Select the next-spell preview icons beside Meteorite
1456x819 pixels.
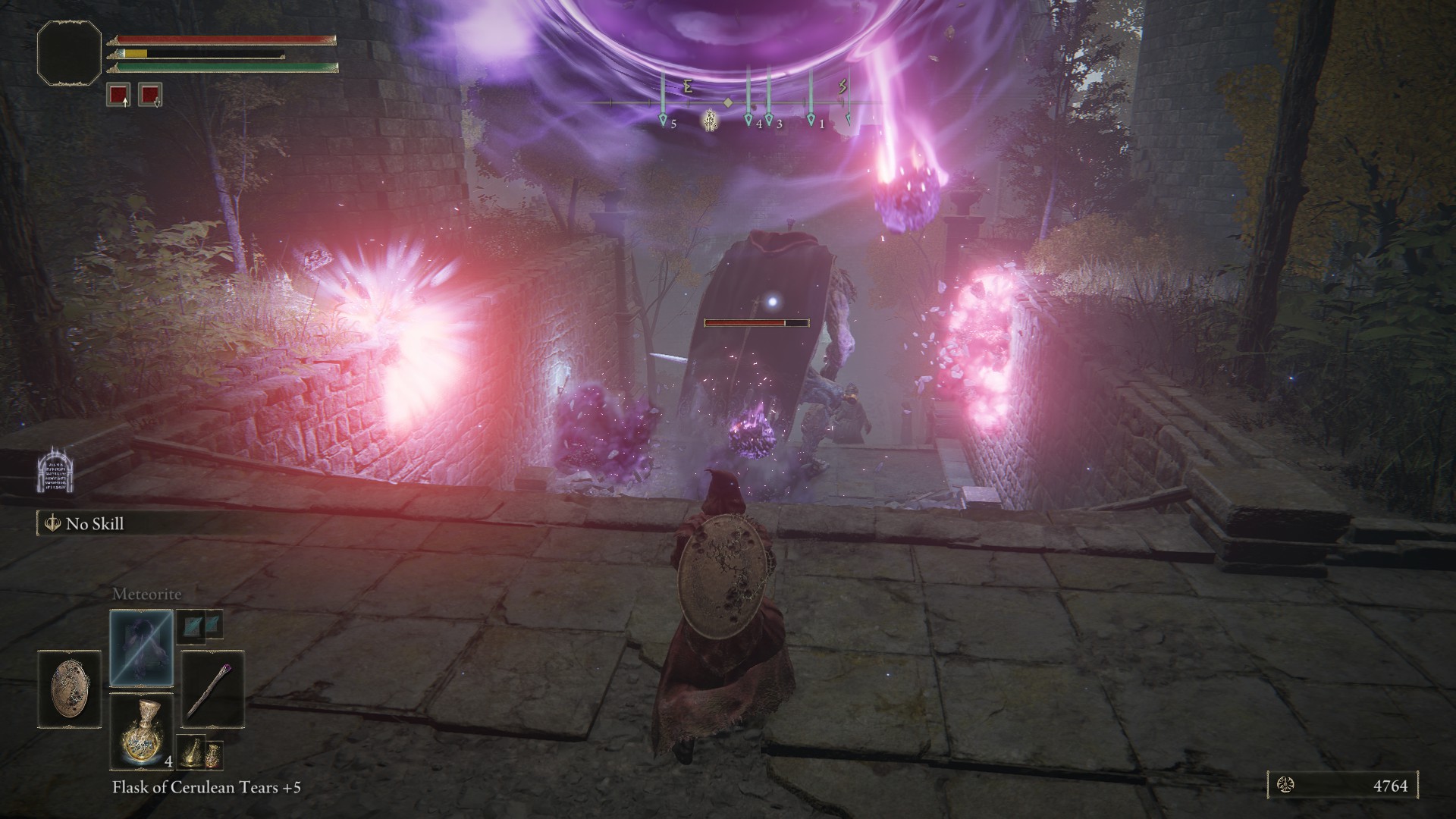(x=200, y=624)
